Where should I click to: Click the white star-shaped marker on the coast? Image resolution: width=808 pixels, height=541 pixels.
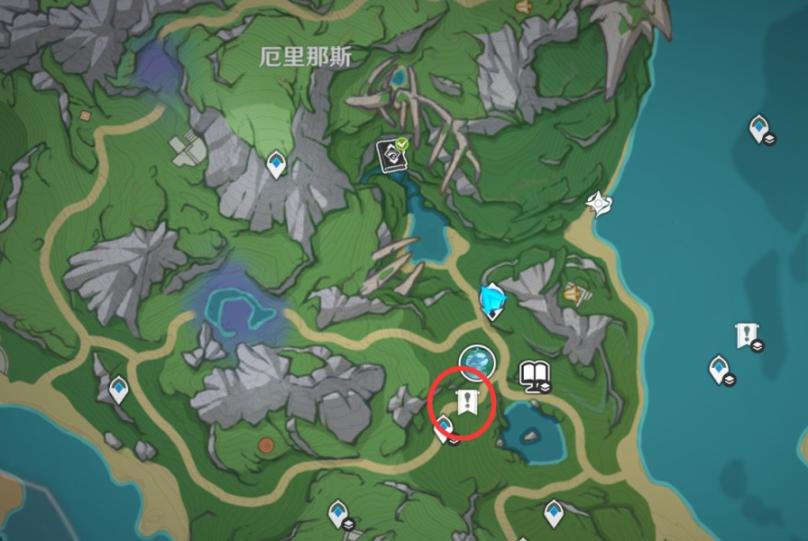pyautogui.click(x=599, y=203)
